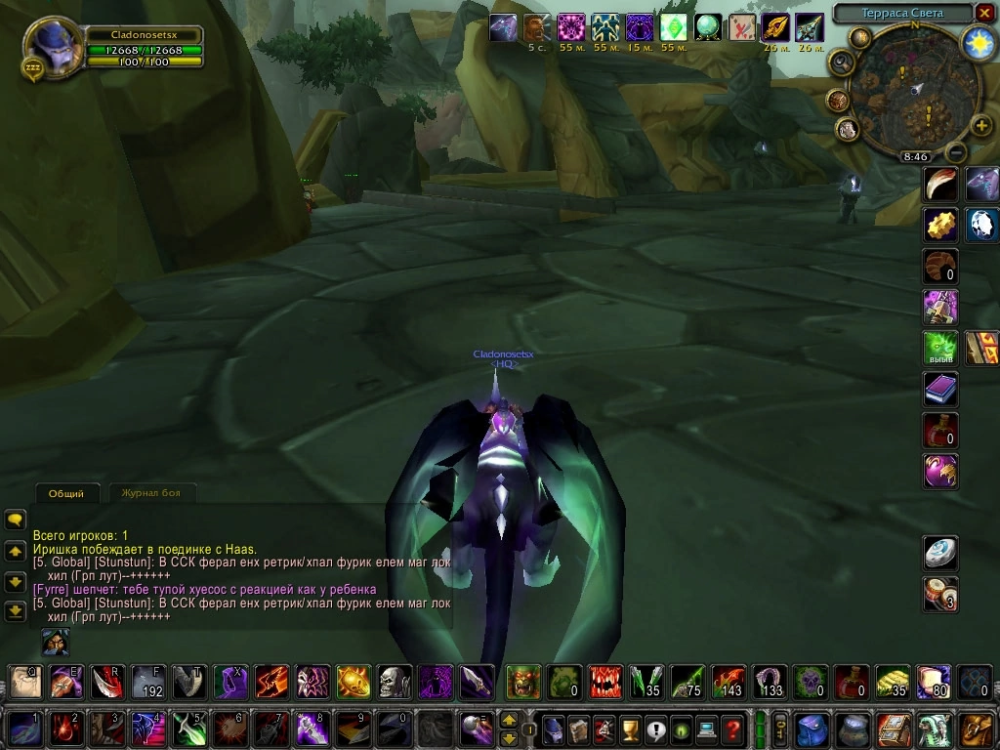The width and height of the screenshot is (1000, 750).
Task: Click the Cladonosetsx player portrait
Action: 48,45
